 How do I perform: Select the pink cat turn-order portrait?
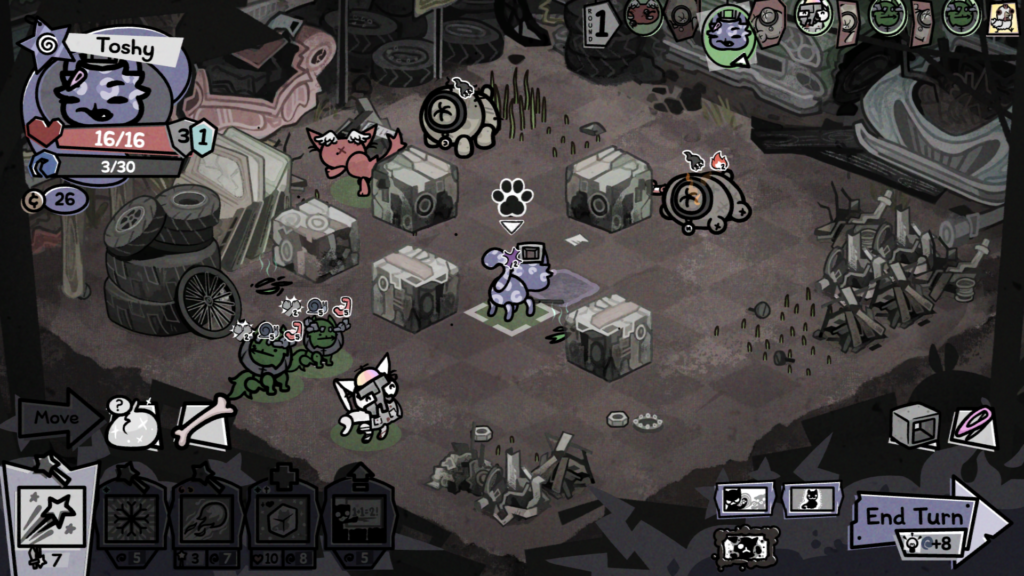pyautogui.click(x=645, y=17)
